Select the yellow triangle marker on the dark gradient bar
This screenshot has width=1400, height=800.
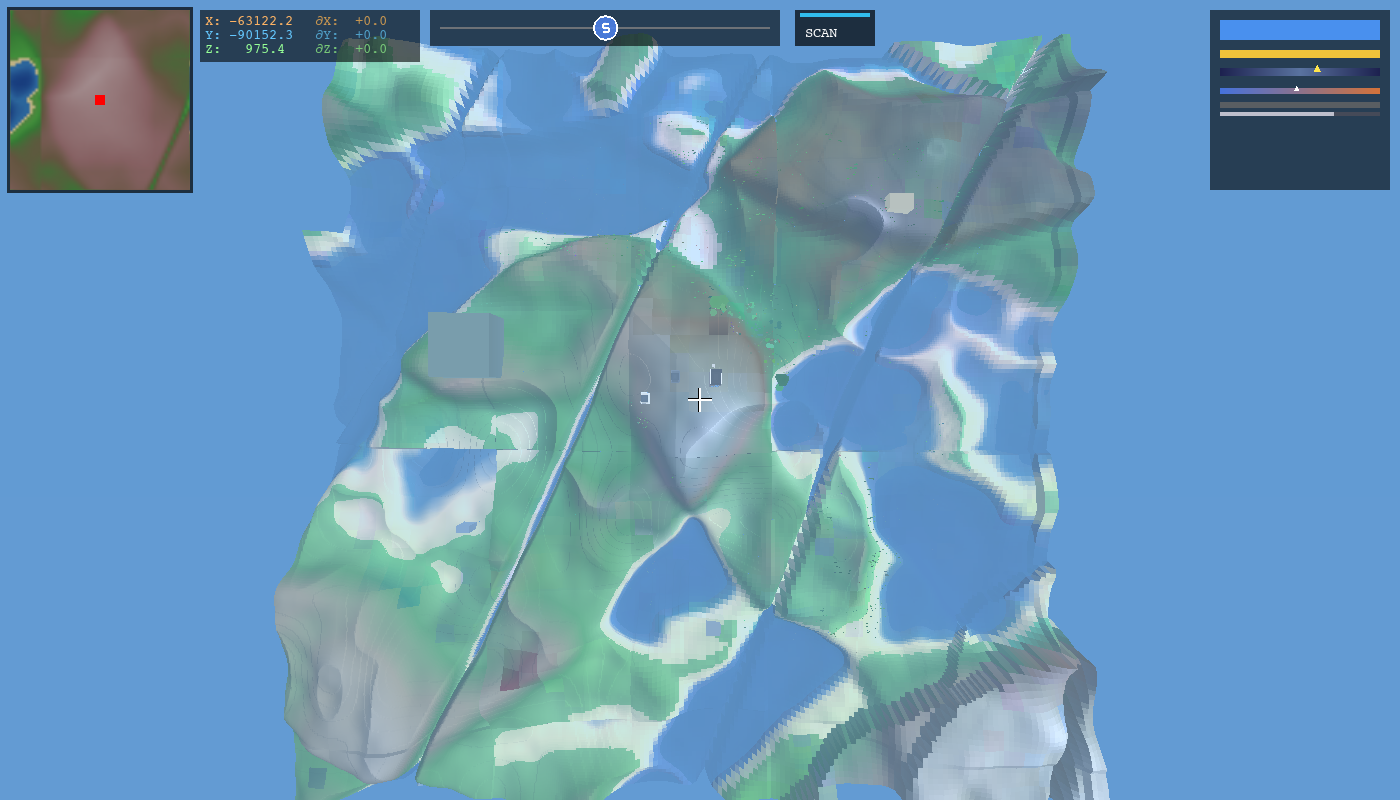point(1318,69)
